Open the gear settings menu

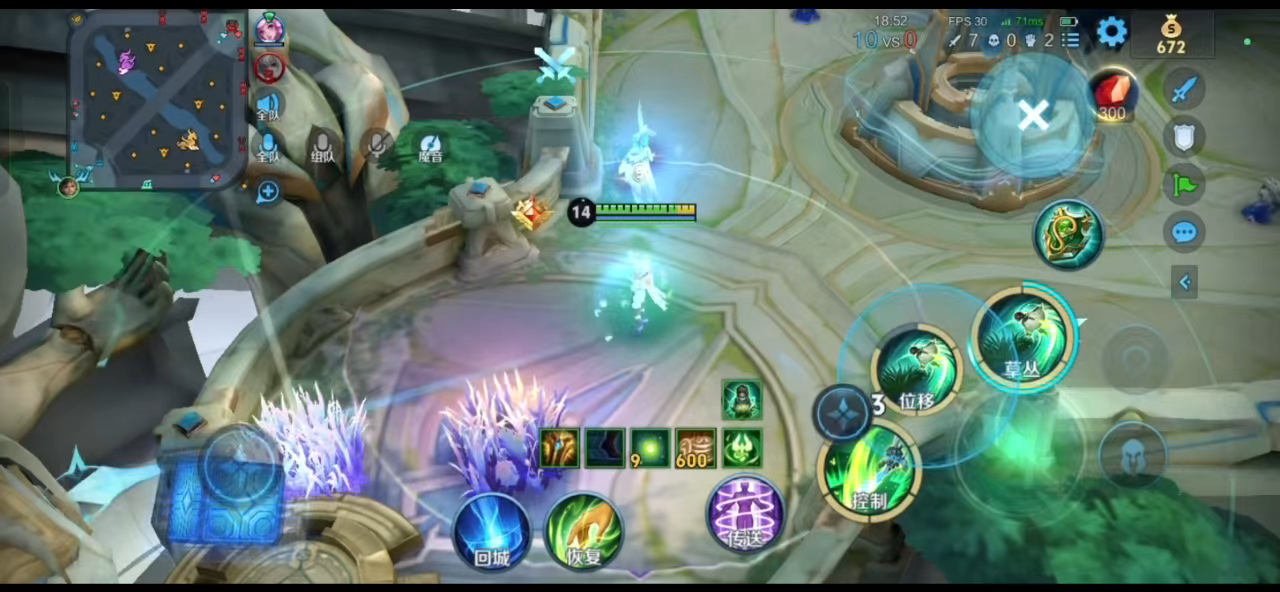click(1111, 32)
